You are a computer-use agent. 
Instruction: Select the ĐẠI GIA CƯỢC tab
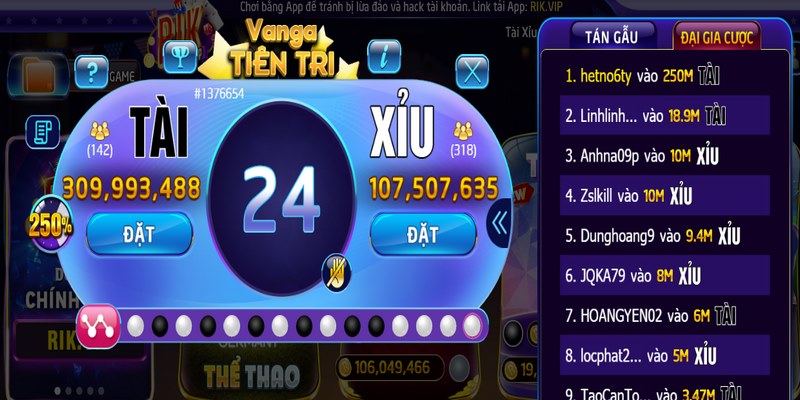pyautogui.click(x=717, y=37)
